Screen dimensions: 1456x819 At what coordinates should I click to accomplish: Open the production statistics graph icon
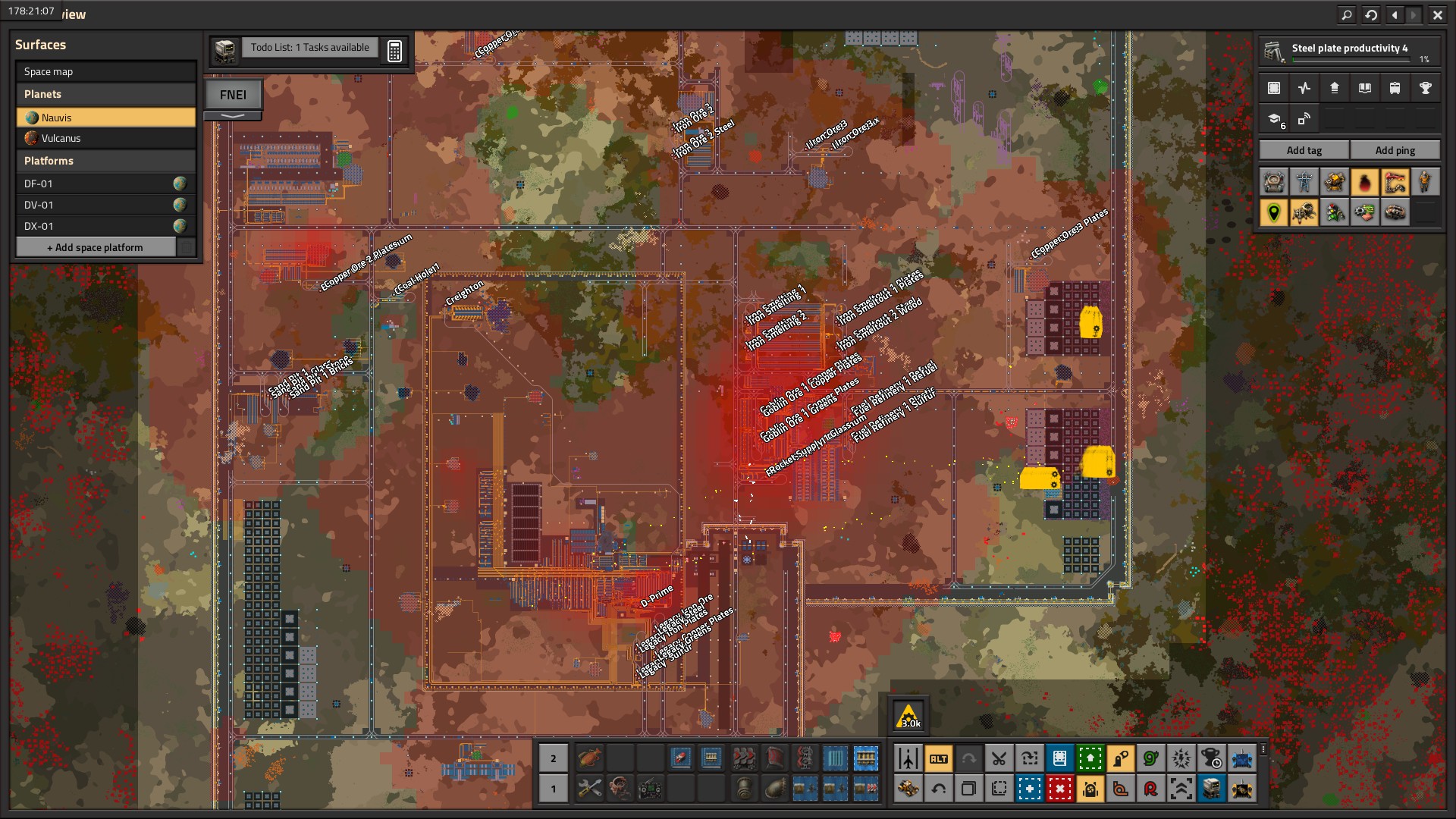pos(1304,89)
